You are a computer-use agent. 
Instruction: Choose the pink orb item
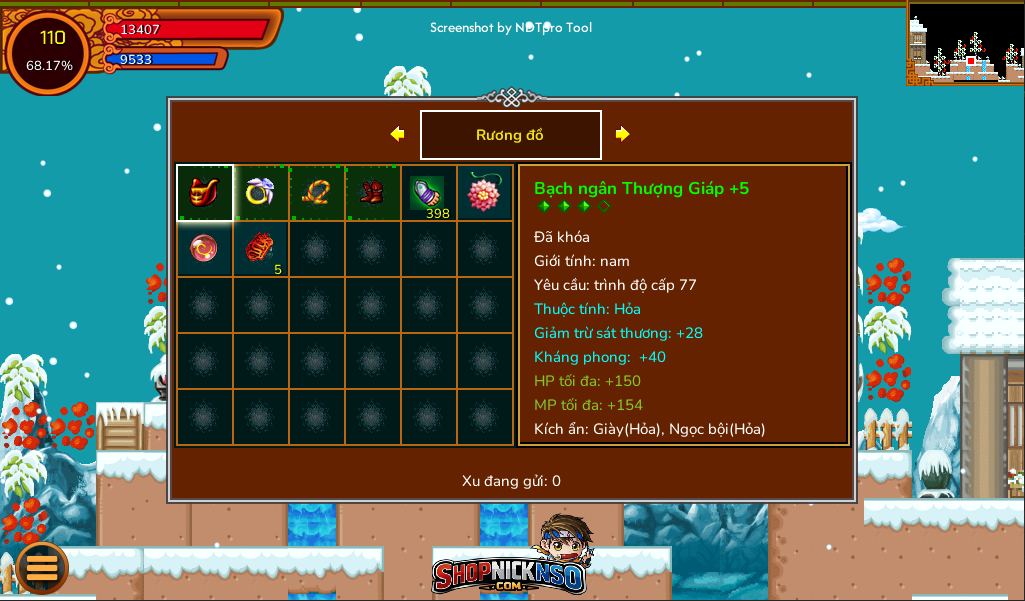coord(205,248)
